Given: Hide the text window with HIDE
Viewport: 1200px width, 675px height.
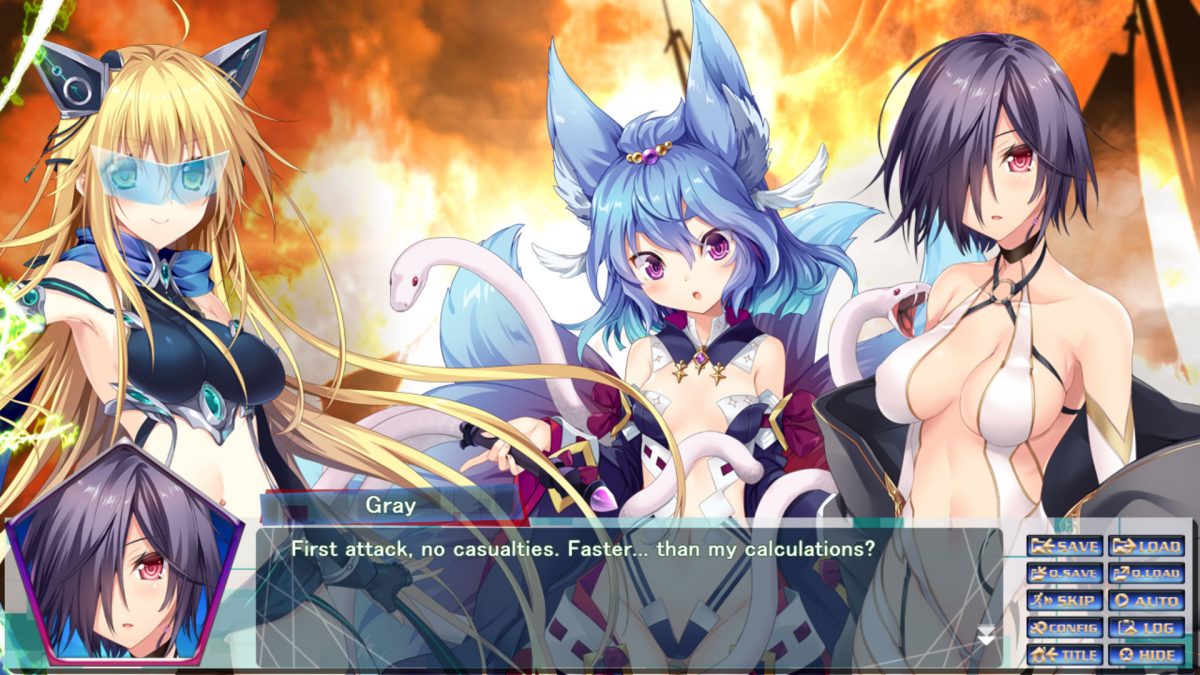Looking at the screenshot, I should tap(1146, 655).
